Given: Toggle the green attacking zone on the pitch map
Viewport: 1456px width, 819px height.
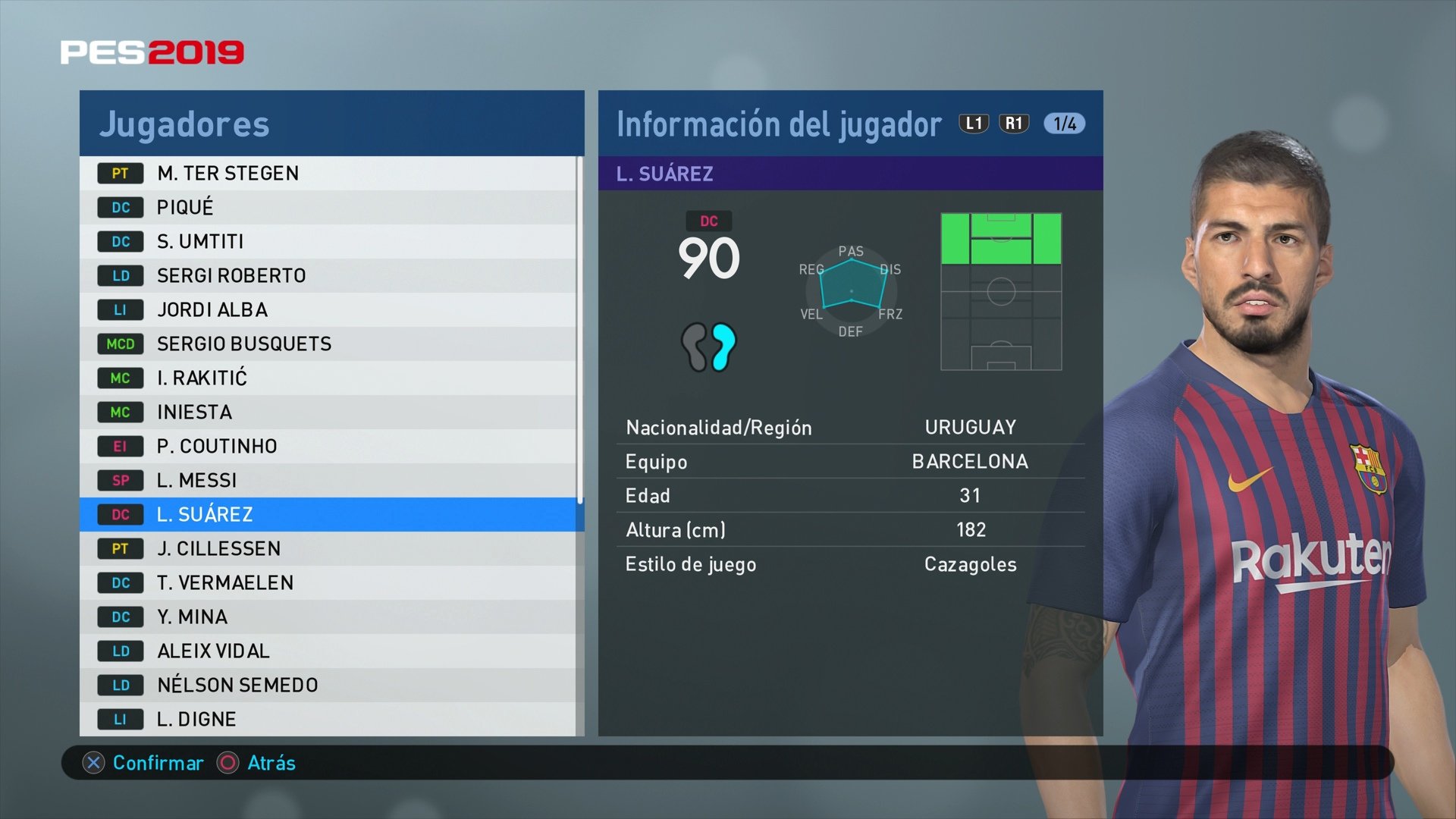Looking at the screenshot, I should pos(1003,240).
